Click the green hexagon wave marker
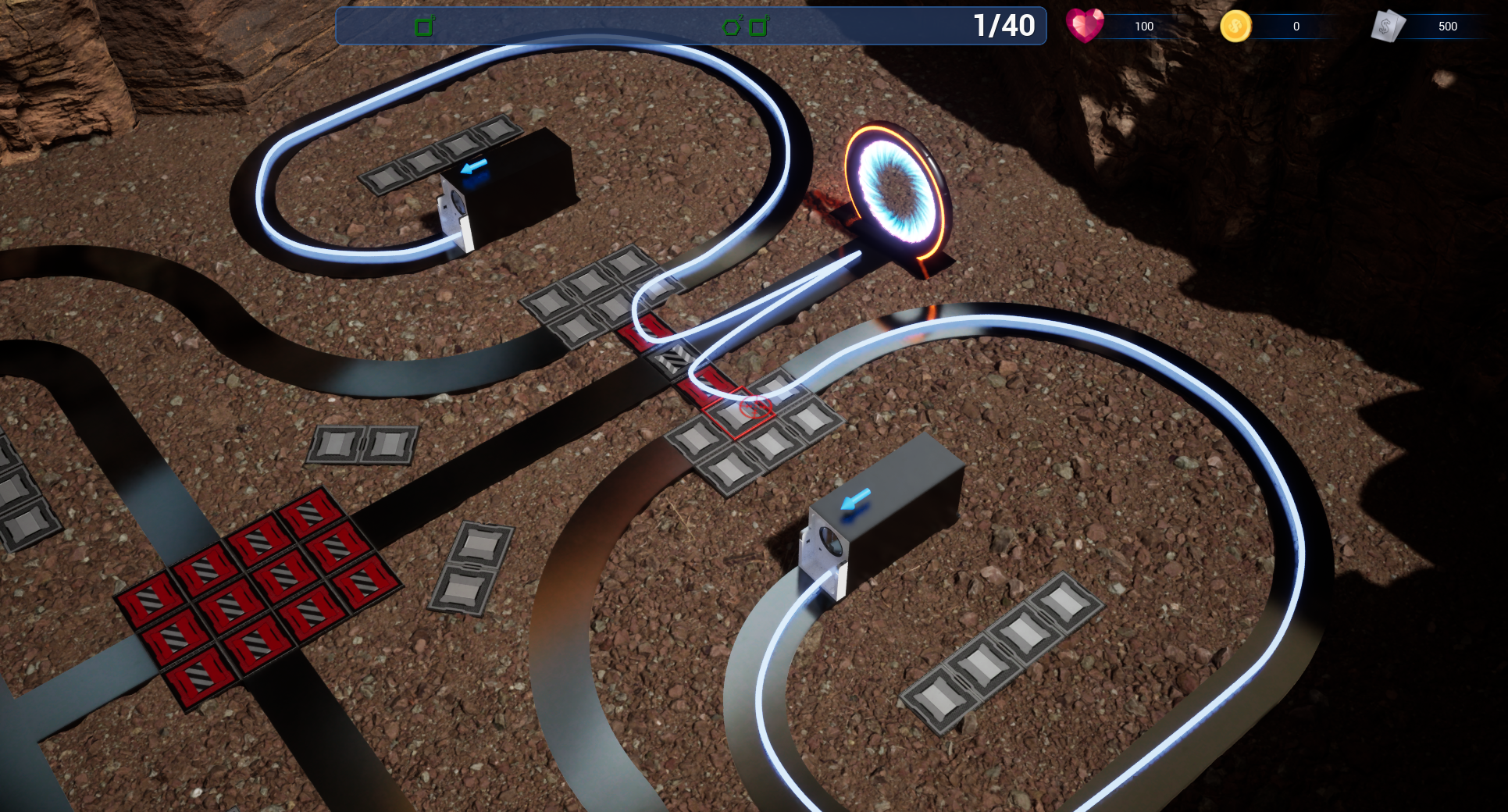1508x812 pixels. [732, 27]
